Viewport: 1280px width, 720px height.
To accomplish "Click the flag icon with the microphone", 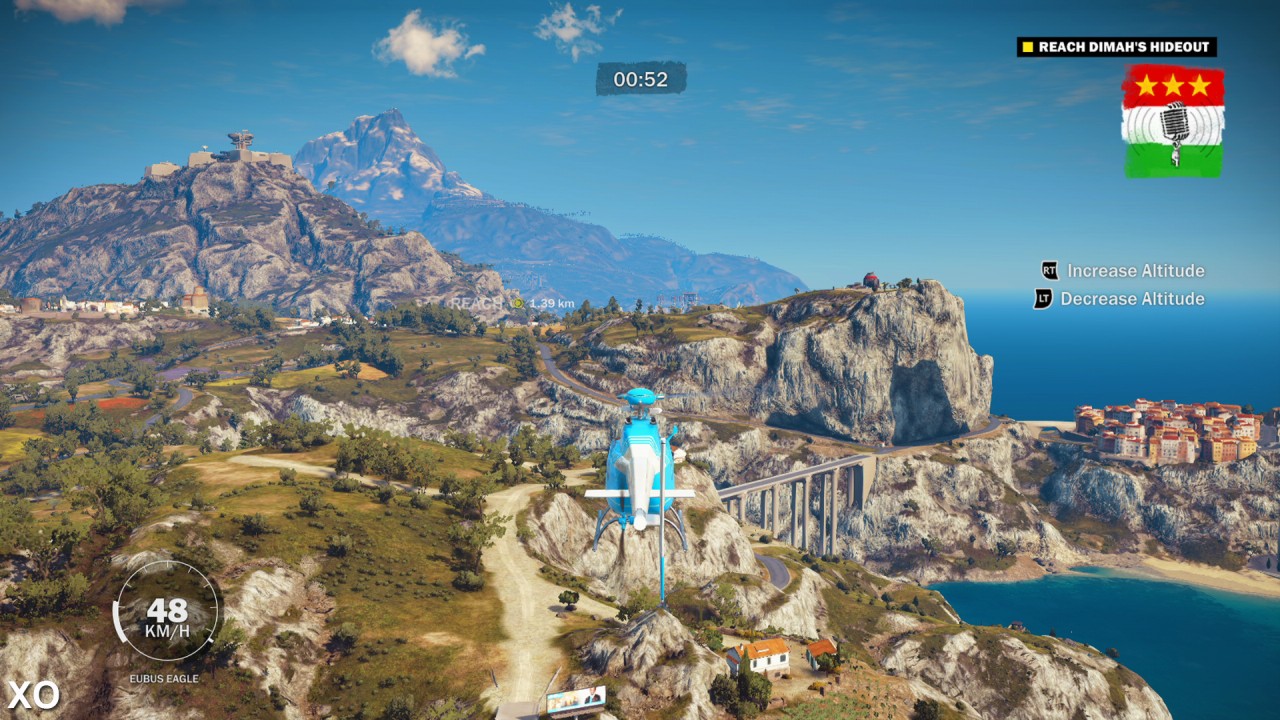I will (x=1172, y=122).
